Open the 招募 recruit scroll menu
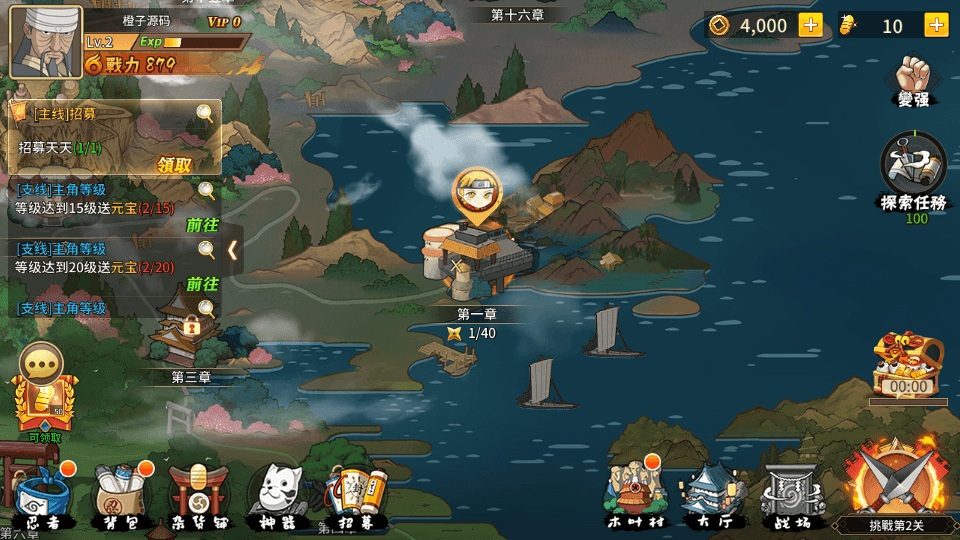The width and height of the screenshot is (960, 540). 357,495
